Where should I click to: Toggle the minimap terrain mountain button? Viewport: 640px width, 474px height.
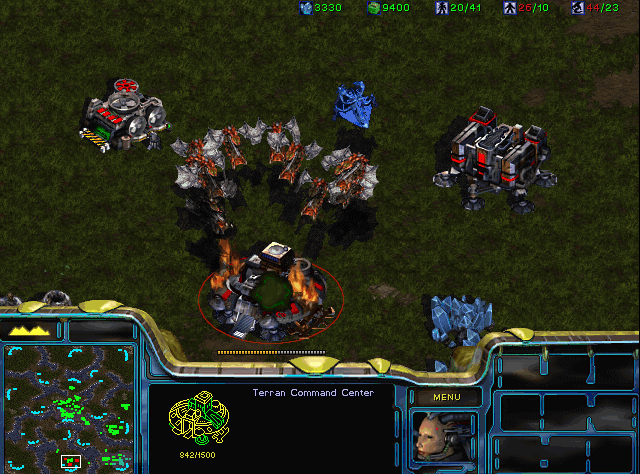30,329
